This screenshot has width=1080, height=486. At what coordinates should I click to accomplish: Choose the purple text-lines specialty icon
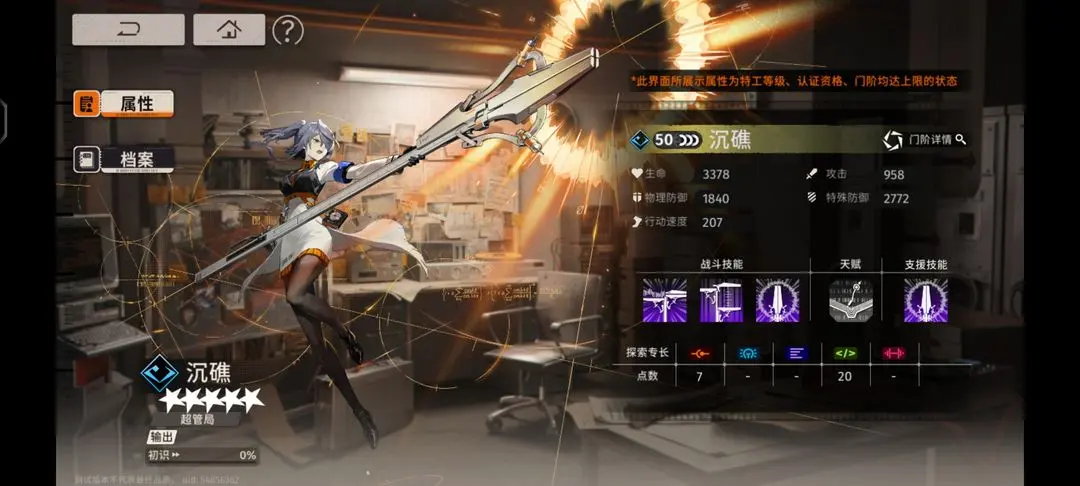tap(796, 353)
